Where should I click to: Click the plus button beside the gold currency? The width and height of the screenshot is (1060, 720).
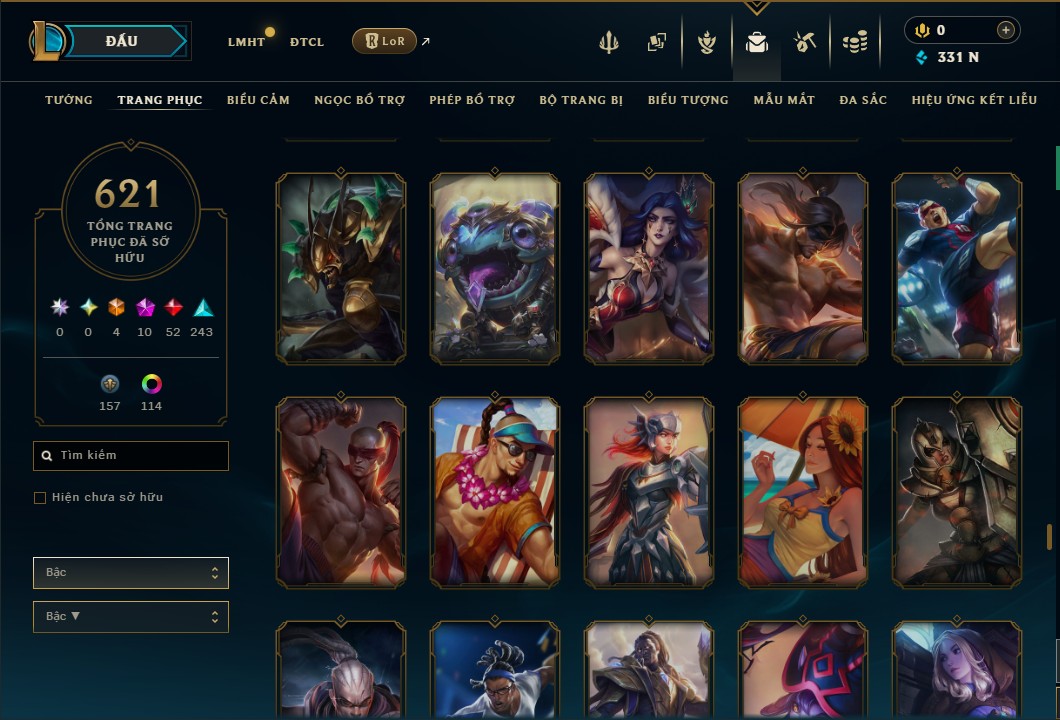coord(1005,31)
